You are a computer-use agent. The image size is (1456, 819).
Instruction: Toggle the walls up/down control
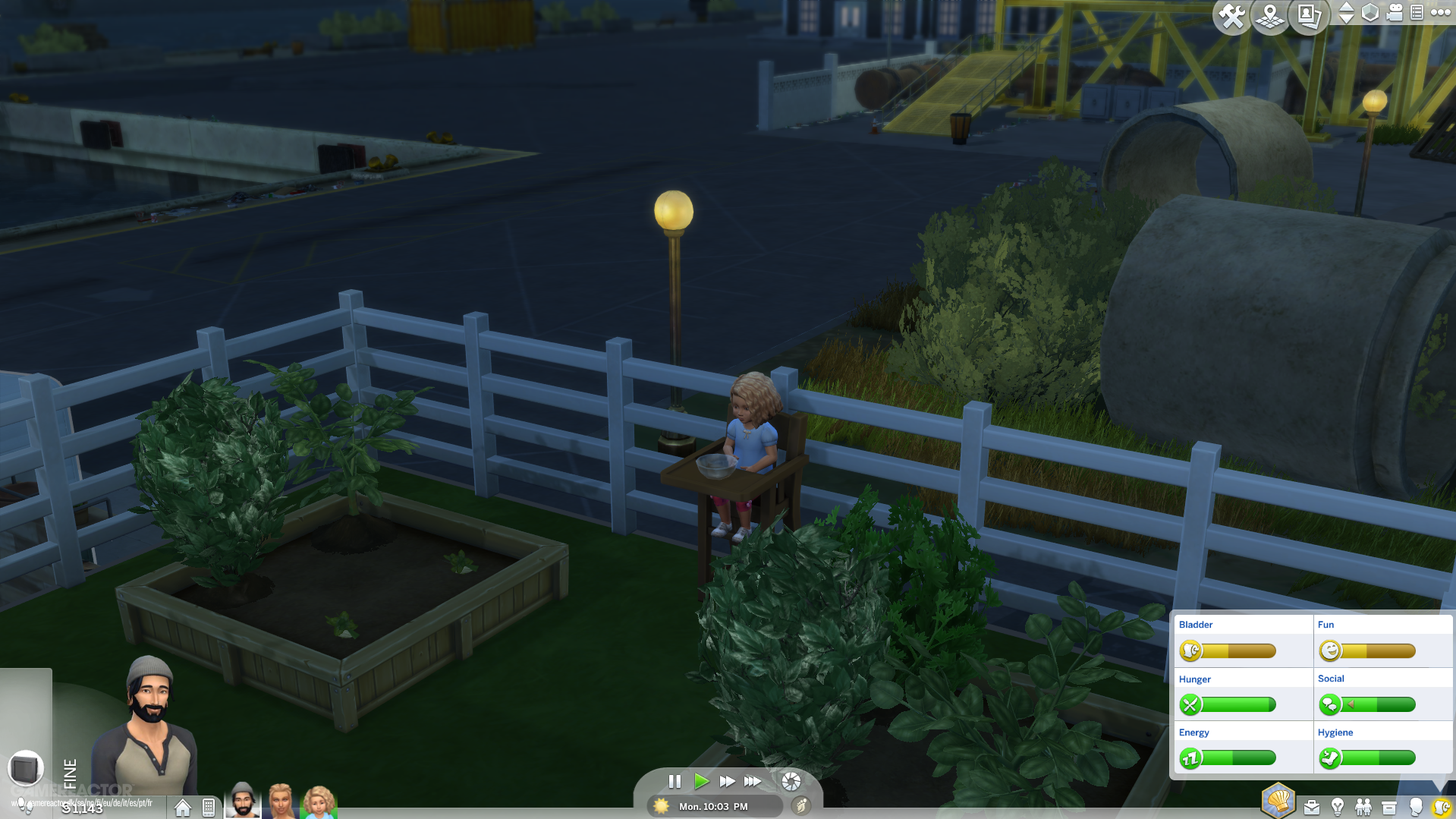(1348, 13)
